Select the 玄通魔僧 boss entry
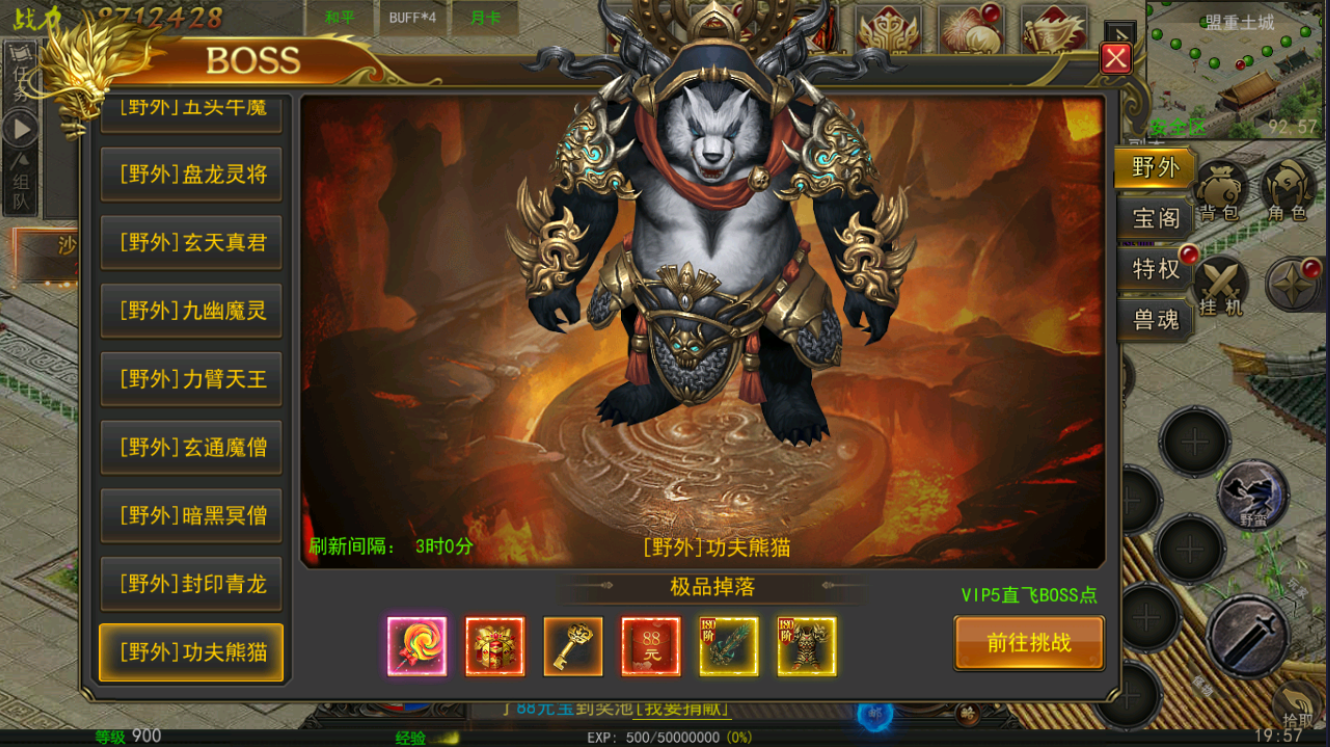 click(x=191, y=447)
